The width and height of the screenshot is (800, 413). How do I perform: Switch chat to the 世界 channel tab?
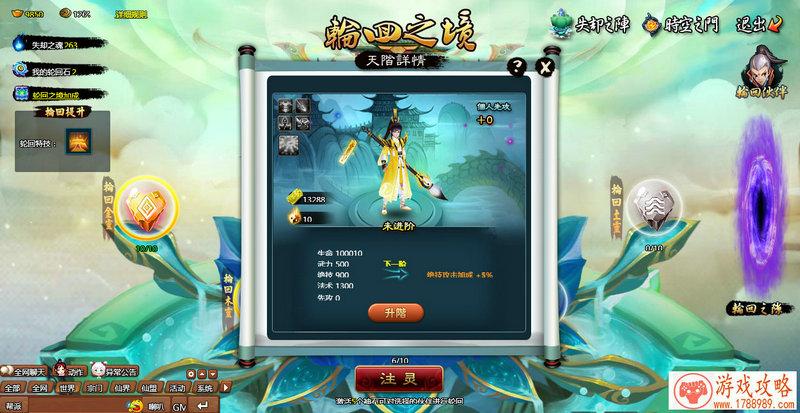68,388
